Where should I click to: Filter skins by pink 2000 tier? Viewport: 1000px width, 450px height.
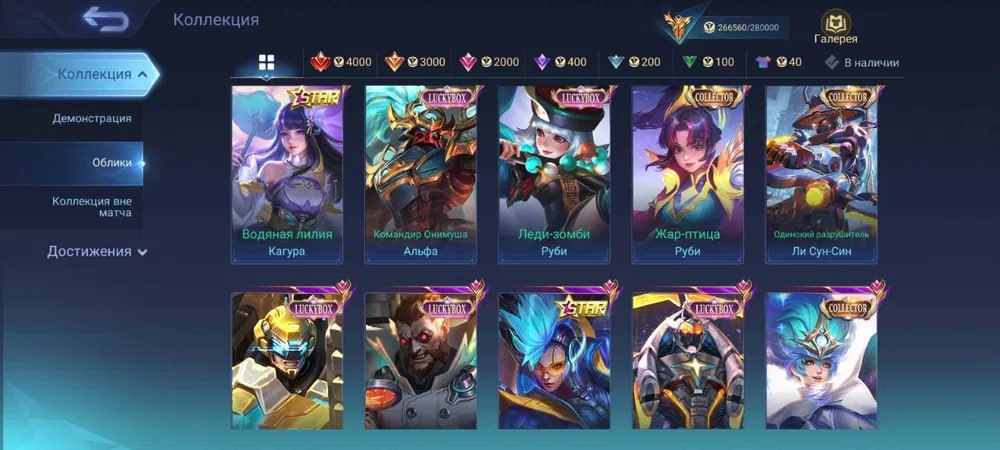click(489, 62)
